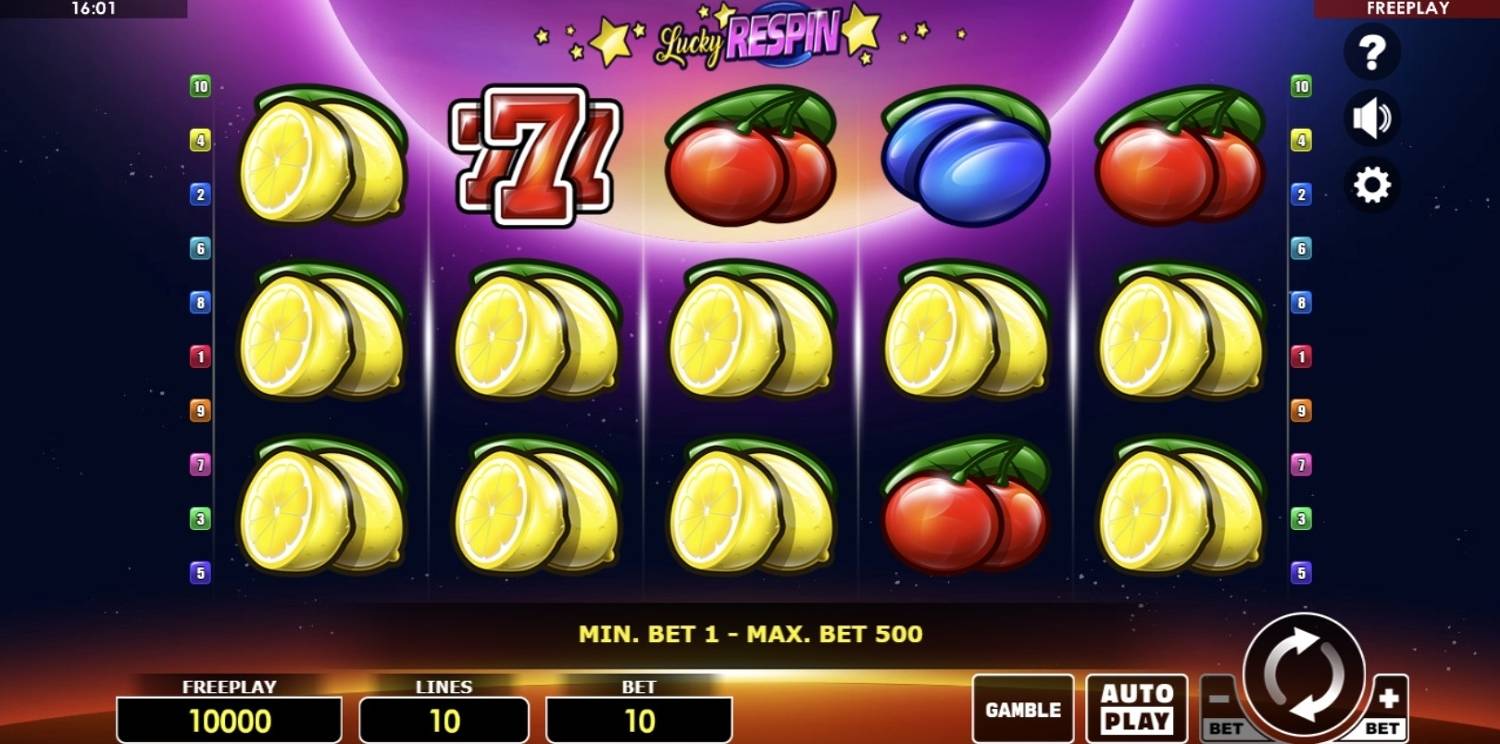
Task: Open the help question mark icon
Action: click(1373, 52)
